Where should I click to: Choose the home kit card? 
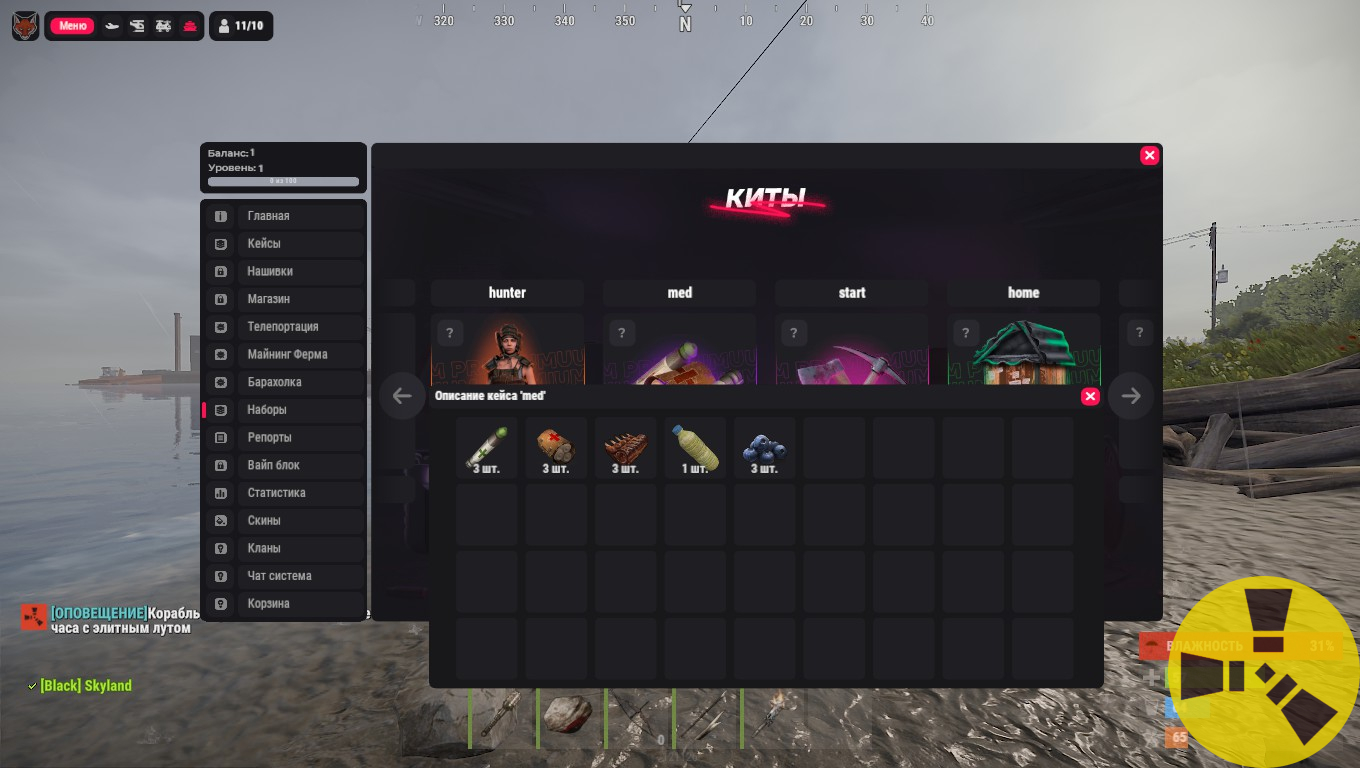tap(1023, 350)
